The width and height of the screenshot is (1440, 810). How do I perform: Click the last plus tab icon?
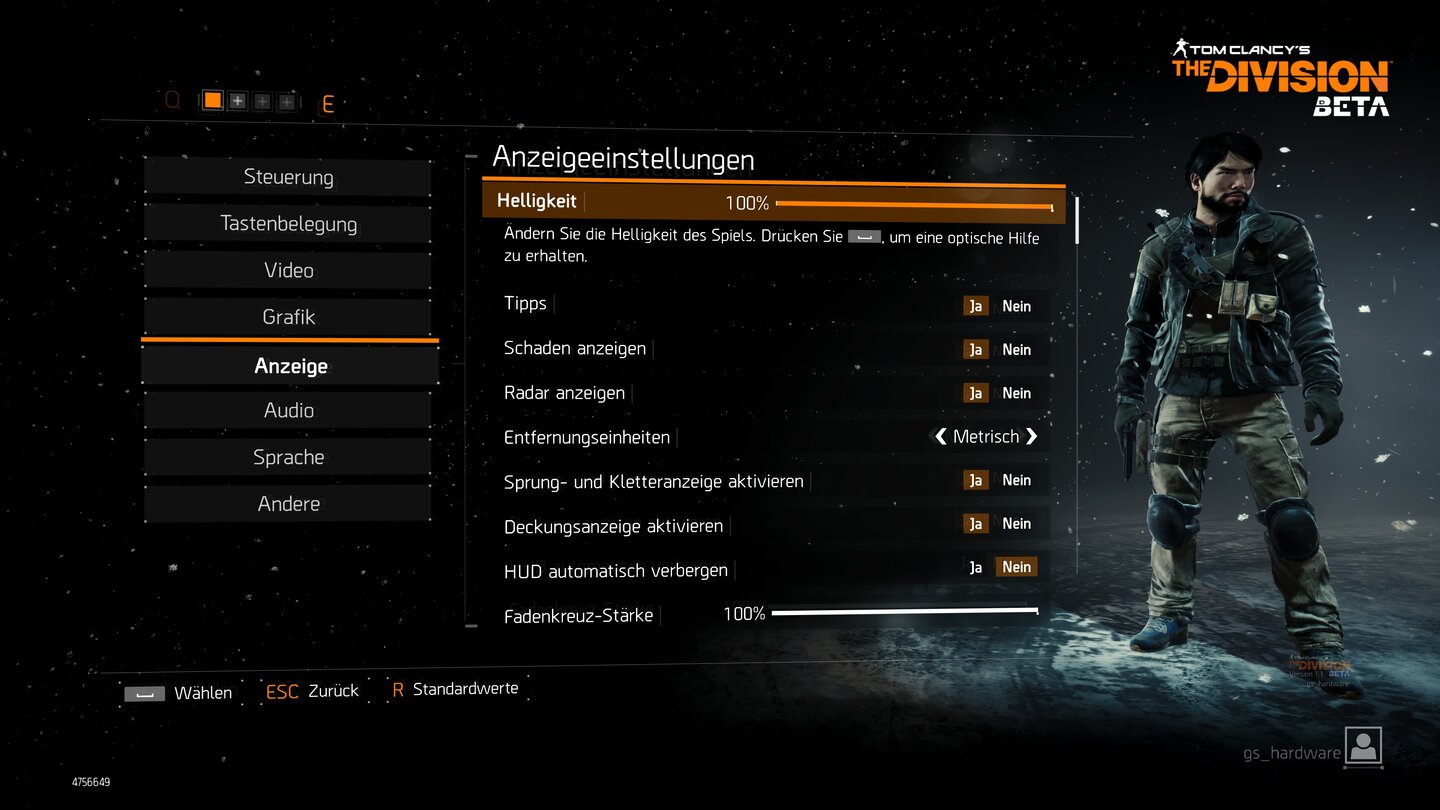pos(286,100)
